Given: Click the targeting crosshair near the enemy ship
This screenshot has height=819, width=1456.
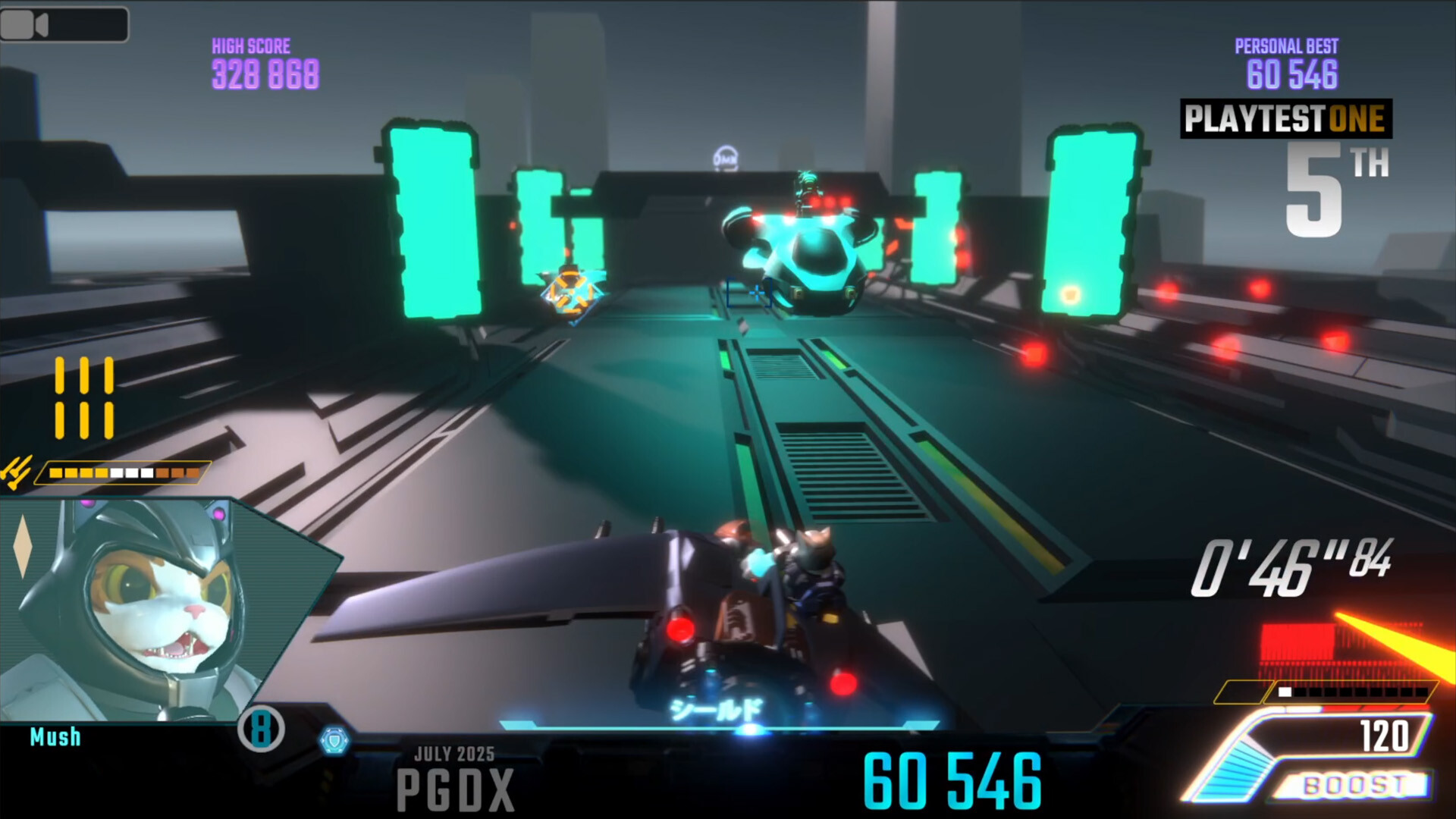Looking at the screenshot, I should pos(756,291).
